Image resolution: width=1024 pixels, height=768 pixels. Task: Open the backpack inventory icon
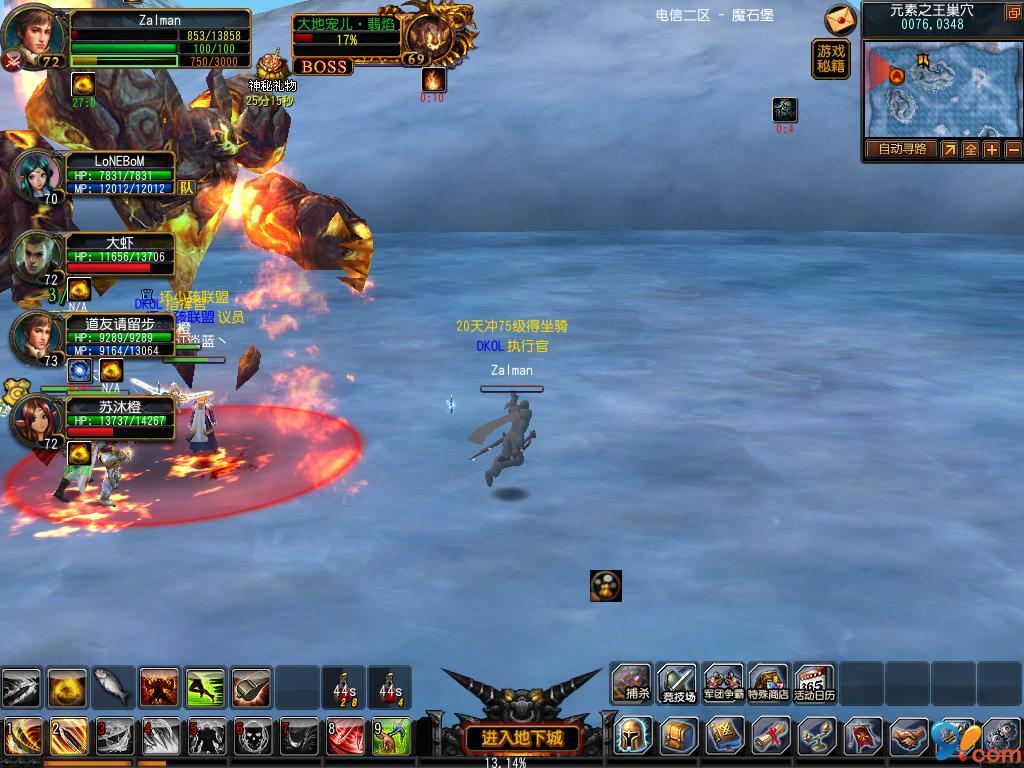pos(679,737)
